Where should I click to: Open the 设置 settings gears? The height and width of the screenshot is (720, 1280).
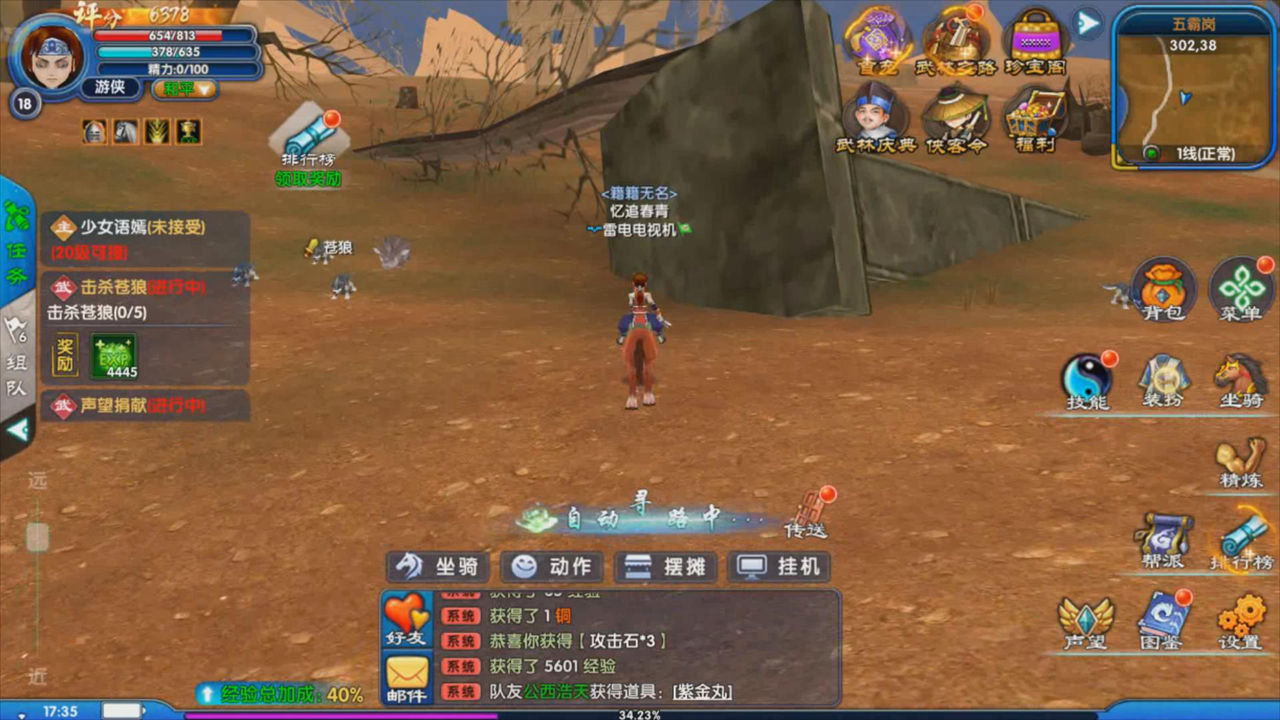click(x=1241, y=622)
